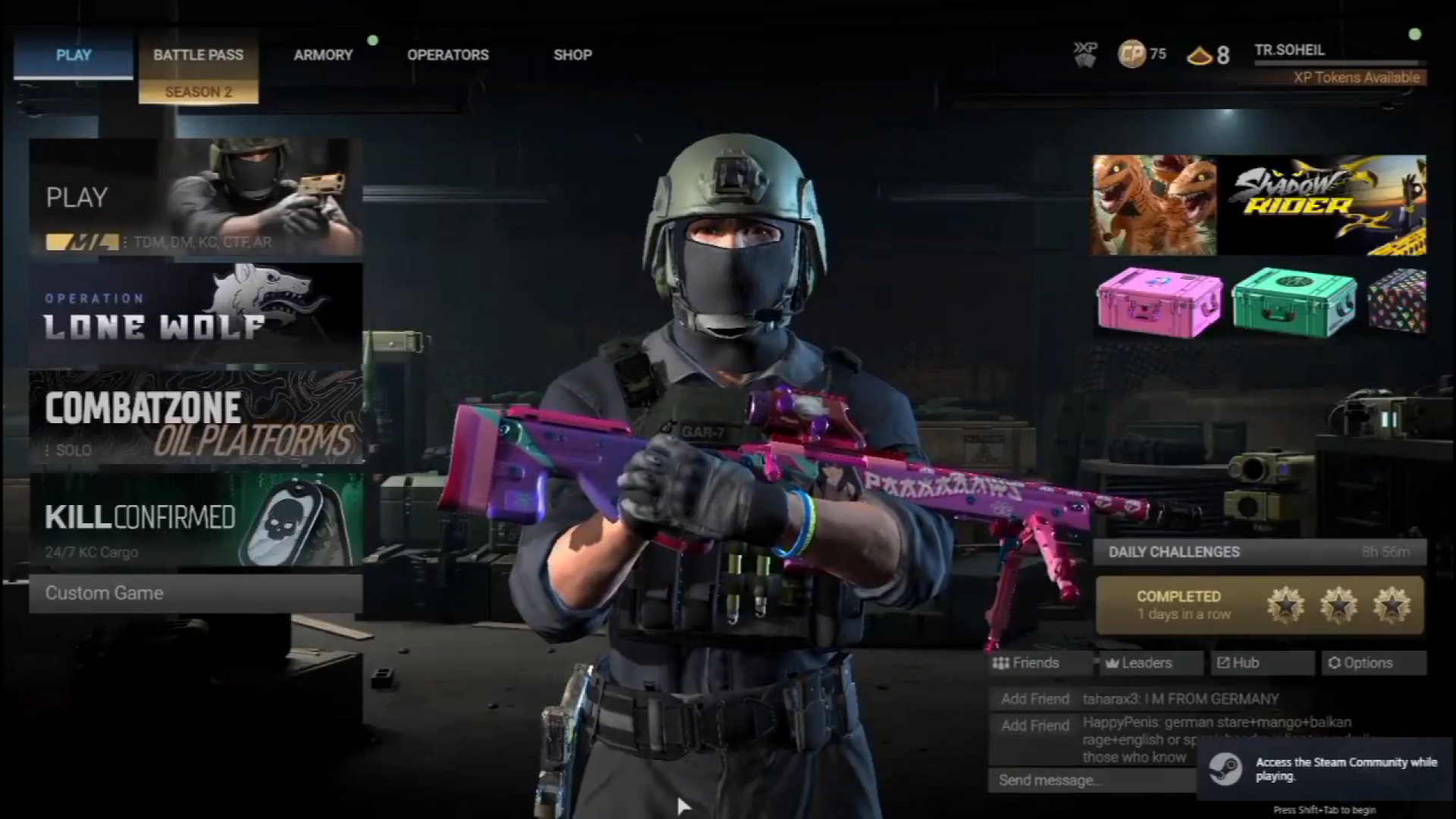The image size is (1456, 819).
Task: Switch to the Battle Pass tab
Action: point(198,55)
